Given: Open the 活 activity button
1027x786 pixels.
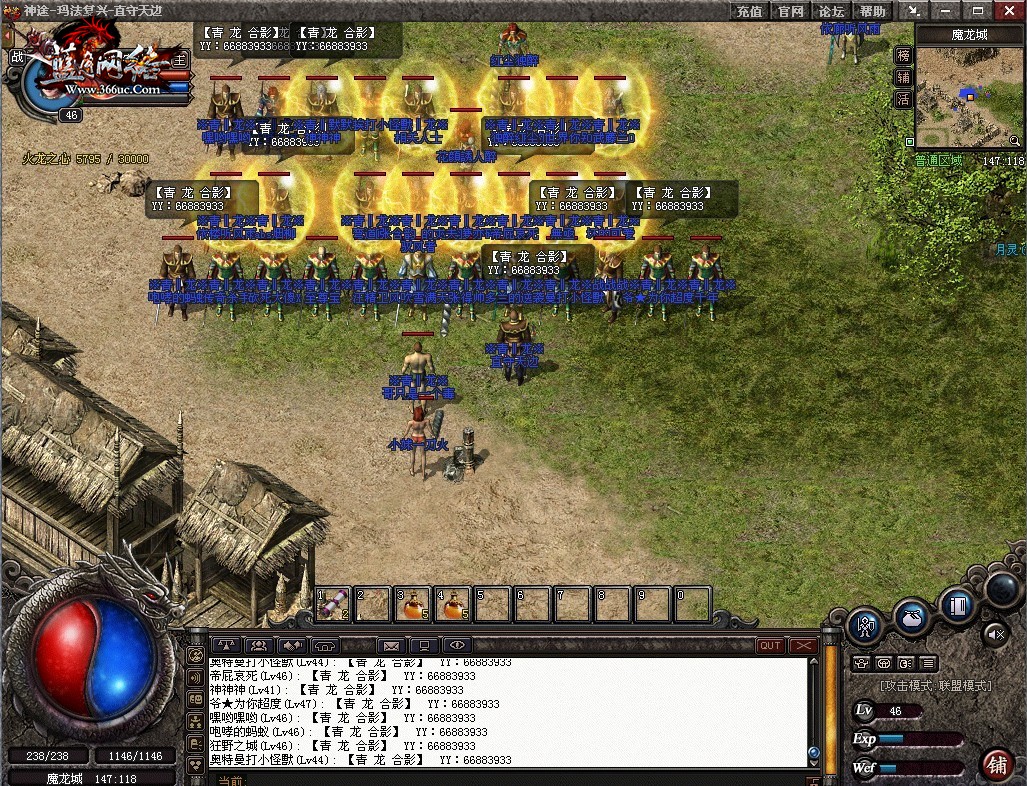Looking at the screenshot, I should pyautogui.click(x=904, y=99).
